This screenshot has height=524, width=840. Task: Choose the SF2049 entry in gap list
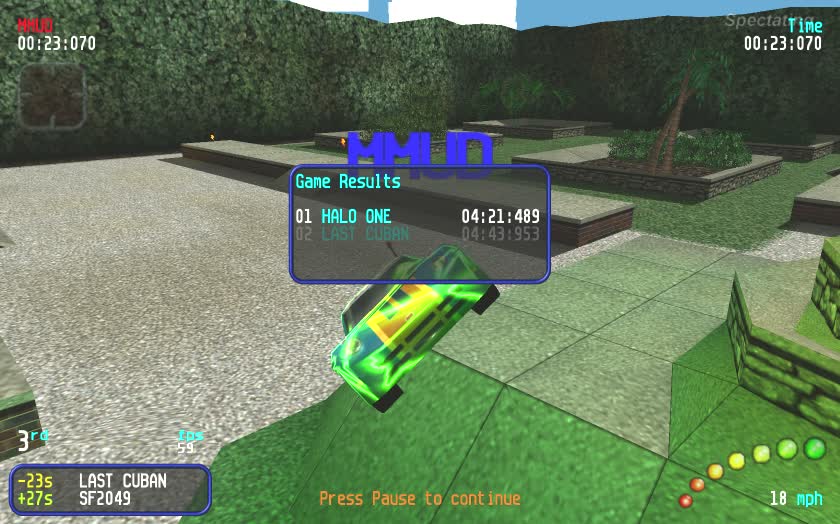click(105, 497)
